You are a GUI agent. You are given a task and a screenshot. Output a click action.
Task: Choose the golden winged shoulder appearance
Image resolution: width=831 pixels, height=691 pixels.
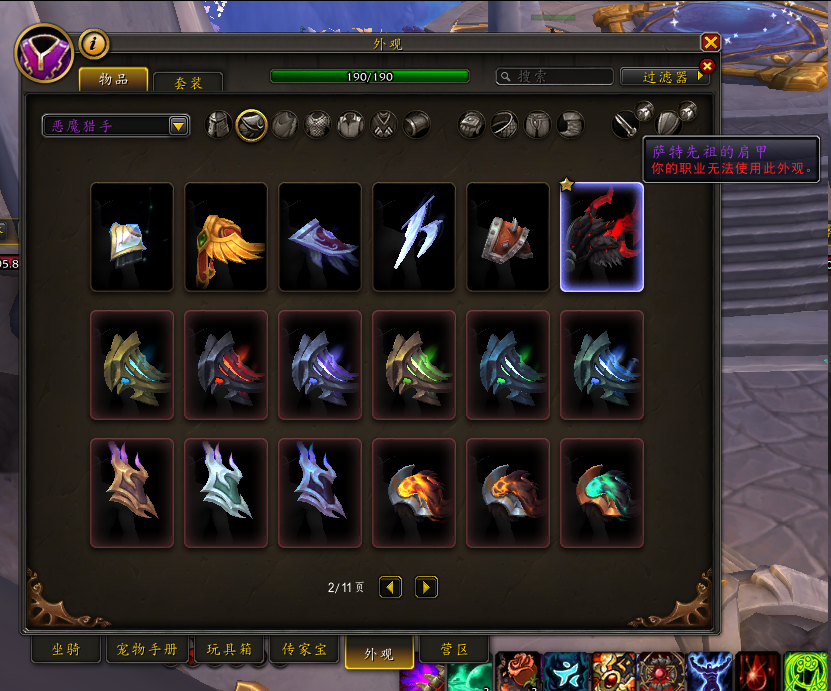(226, 237)
